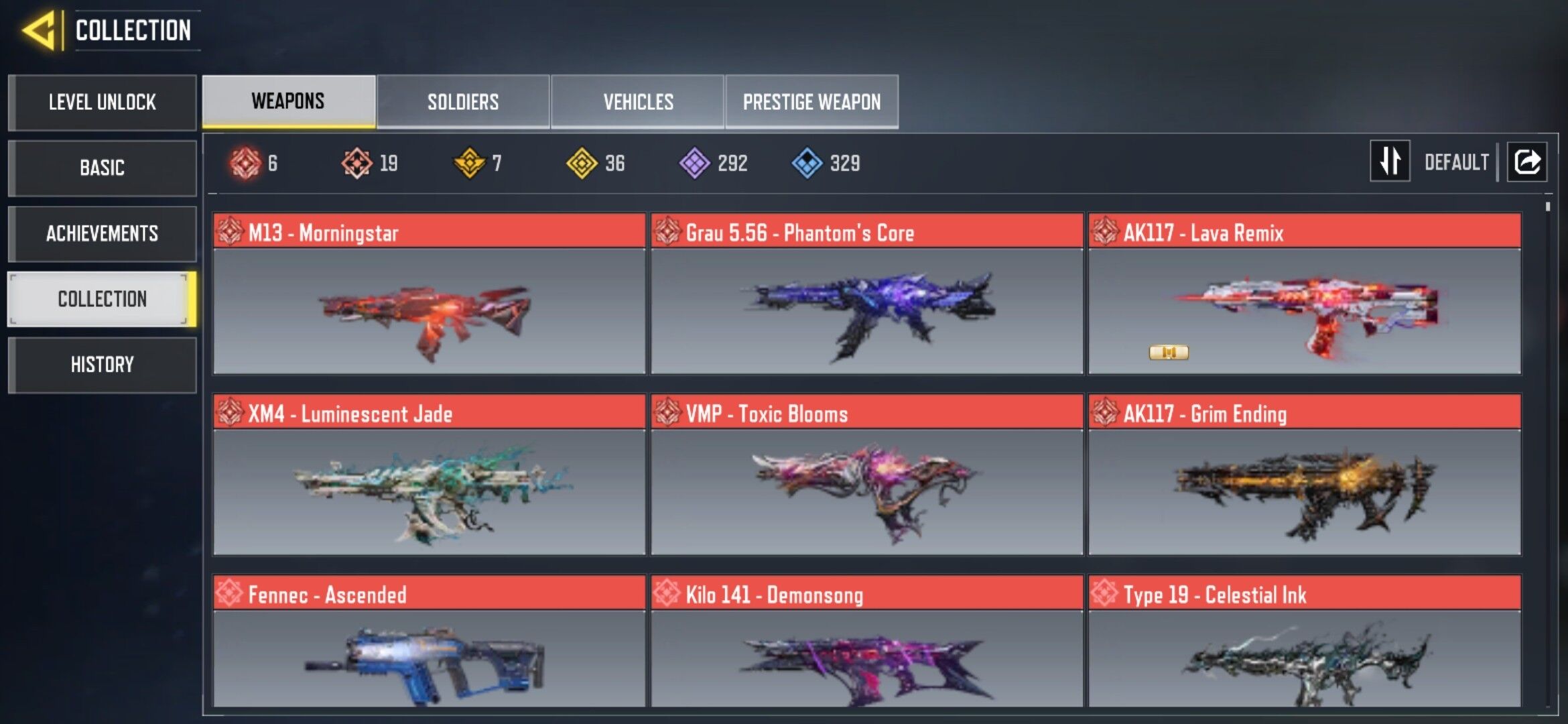The image size is (1568, 724).
Task: Click the gold medal badge on AK117 Lava Remix
Action: click(1170, 353)
